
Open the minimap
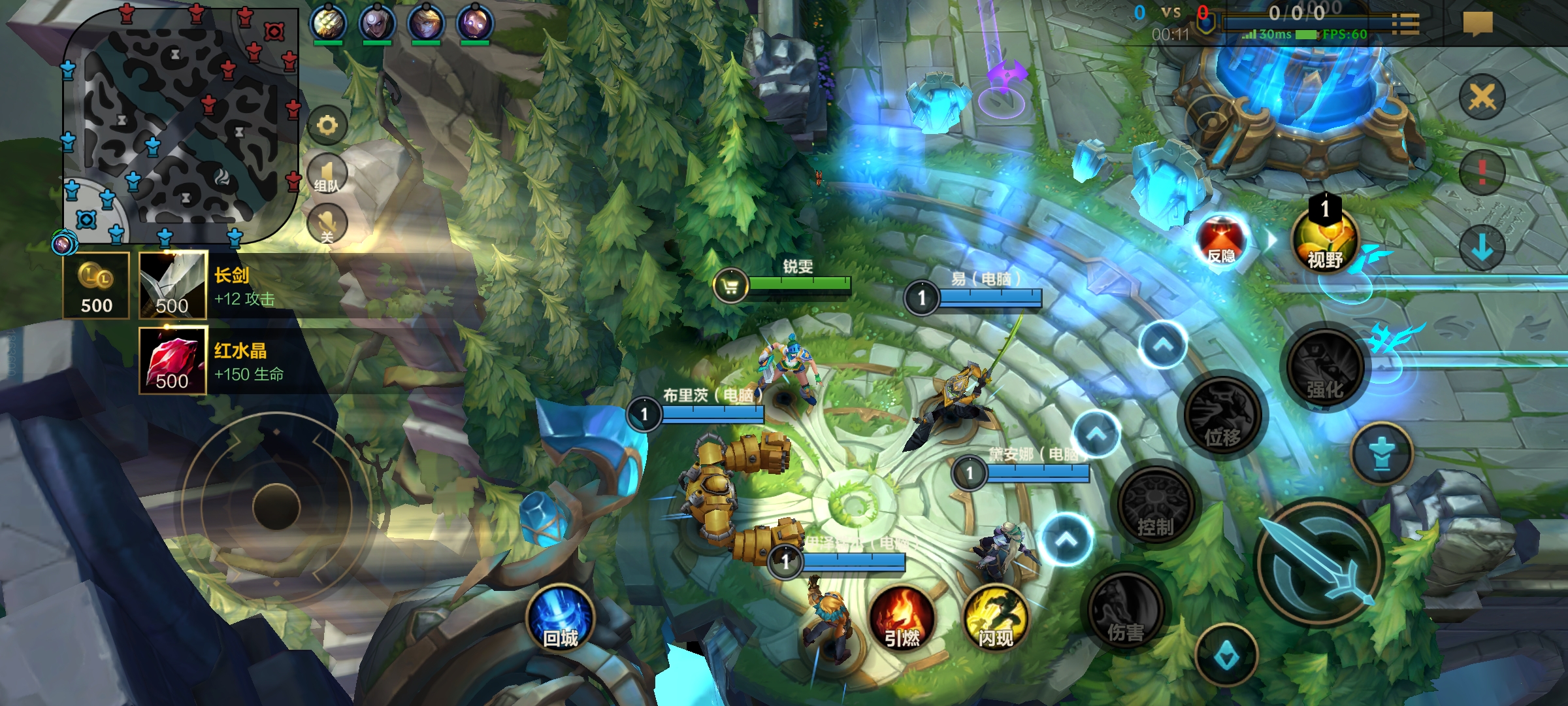(x=180, y=124)
